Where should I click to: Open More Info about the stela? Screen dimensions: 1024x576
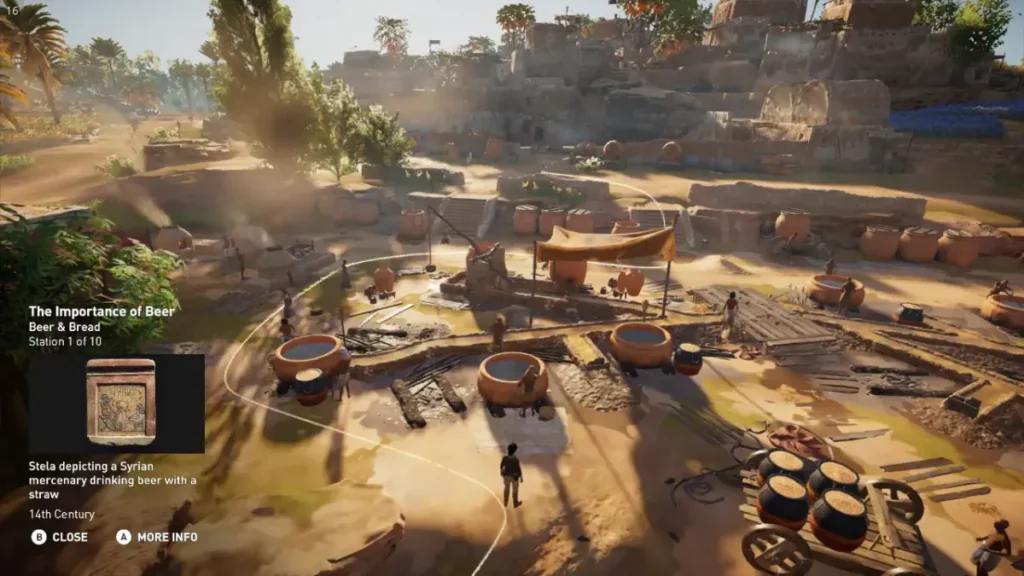tap(157, 537)
